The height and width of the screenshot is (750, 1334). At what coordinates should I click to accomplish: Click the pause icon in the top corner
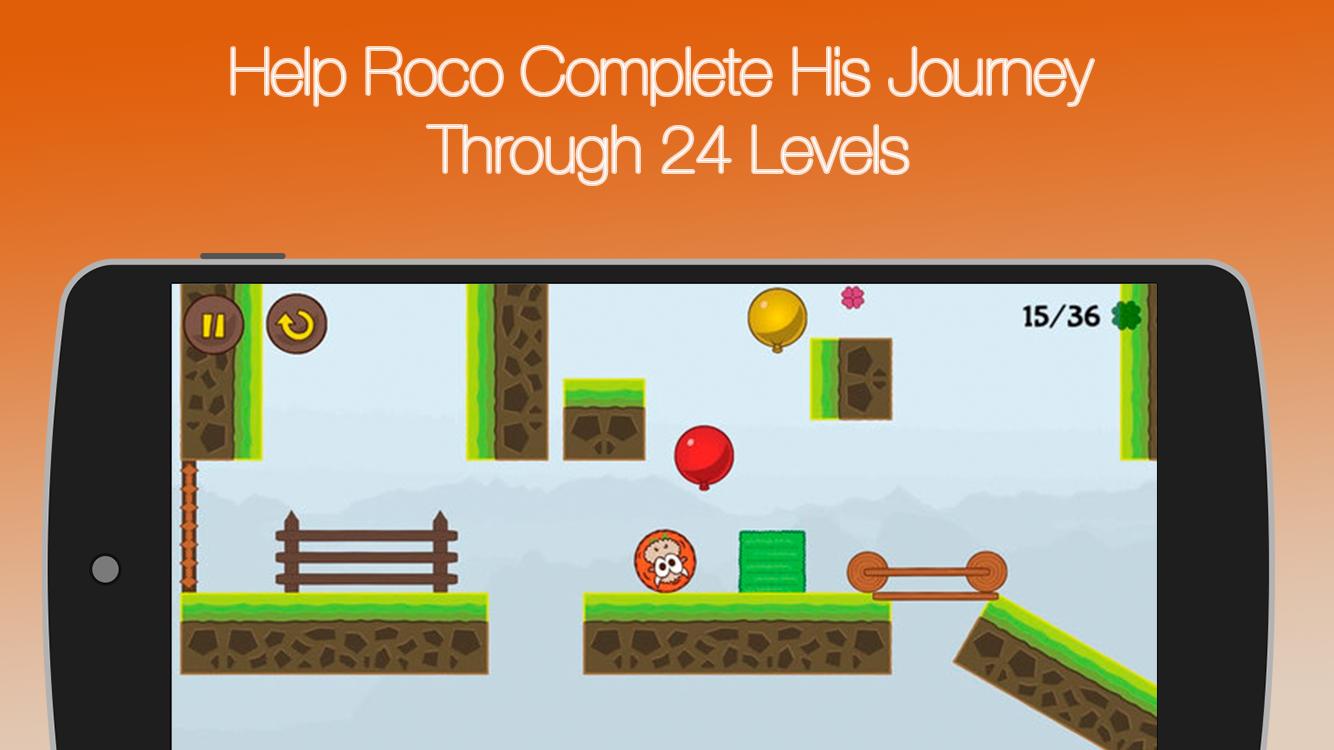[x=213, y=324]
